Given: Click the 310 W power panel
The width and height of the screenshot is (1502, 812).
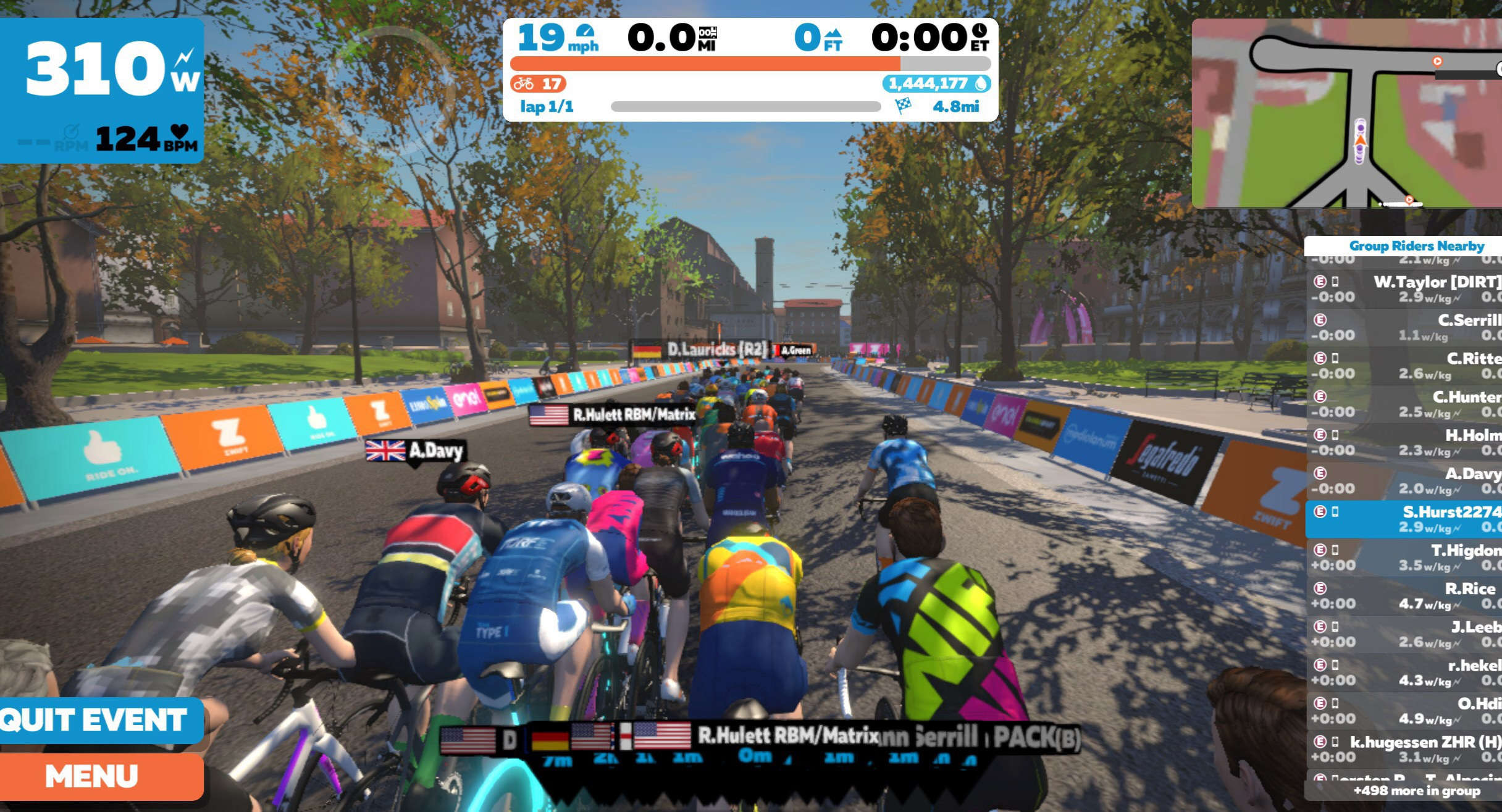Looking at the screenshot, I should 102,90.
